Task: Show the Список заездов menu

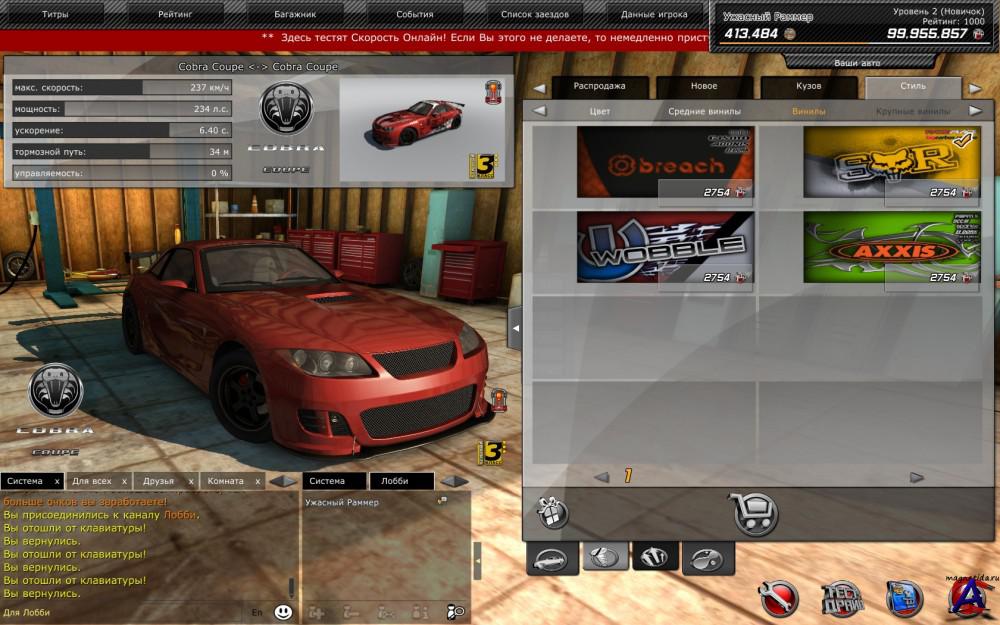Action: [534, 14]
